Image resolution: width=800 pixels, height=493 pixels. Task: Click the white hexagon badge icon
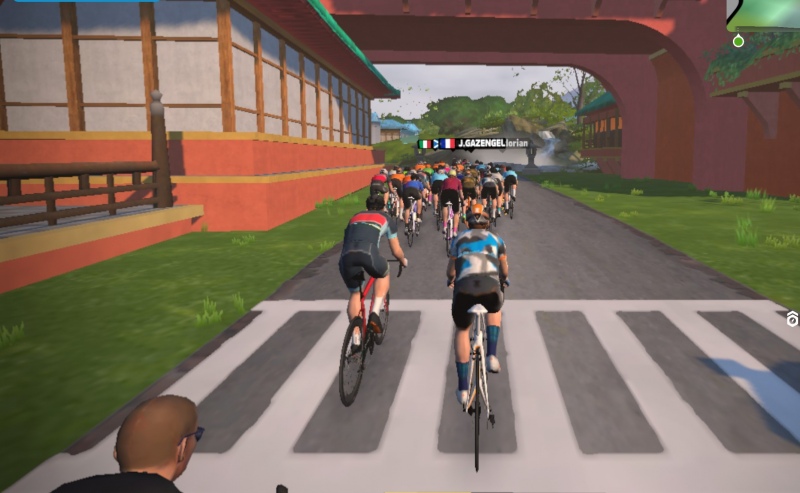793,319
